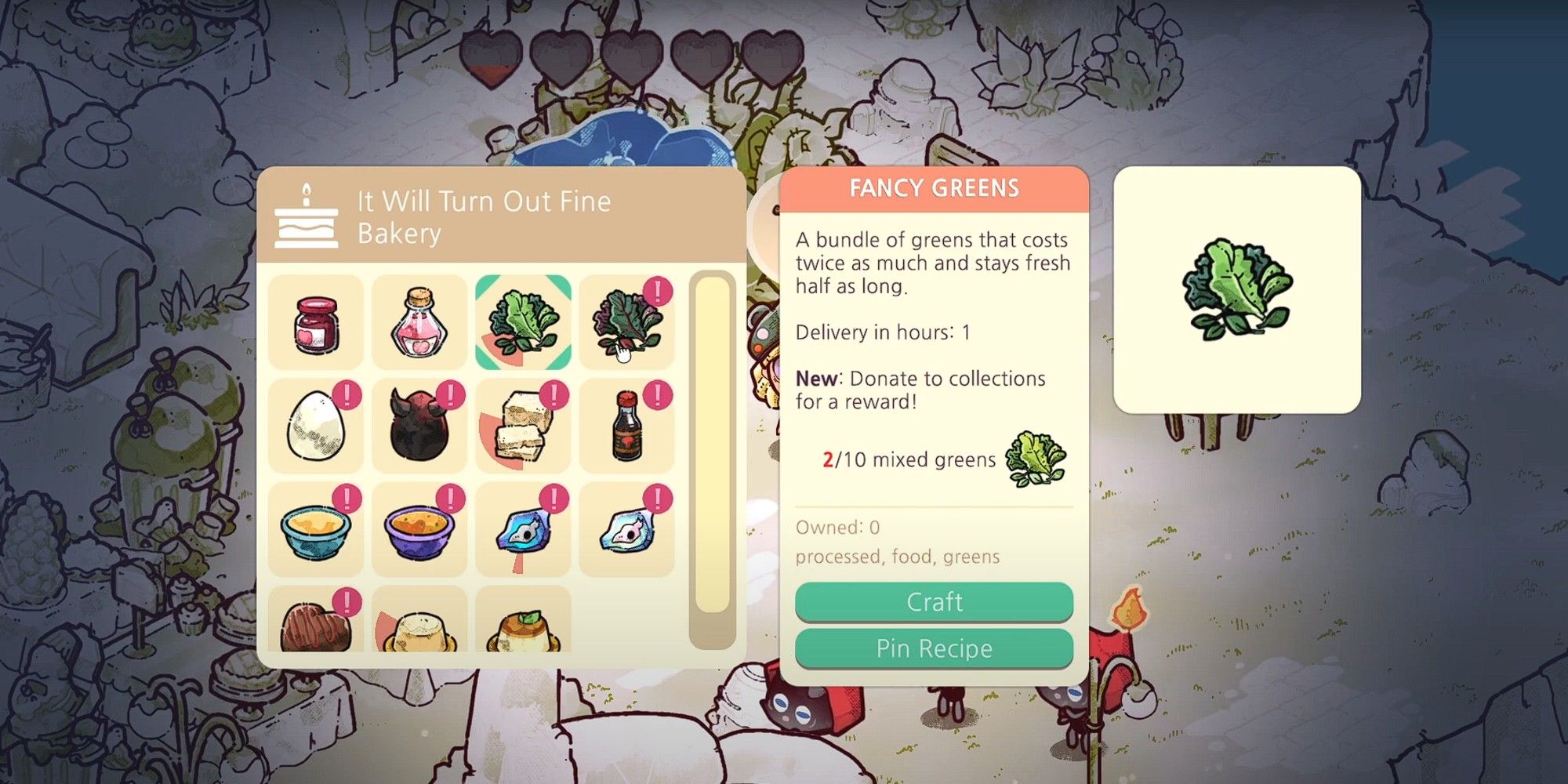Screen dimensions: 1568x784
Task: Select the pink love potion recipe
Action: 418,321
